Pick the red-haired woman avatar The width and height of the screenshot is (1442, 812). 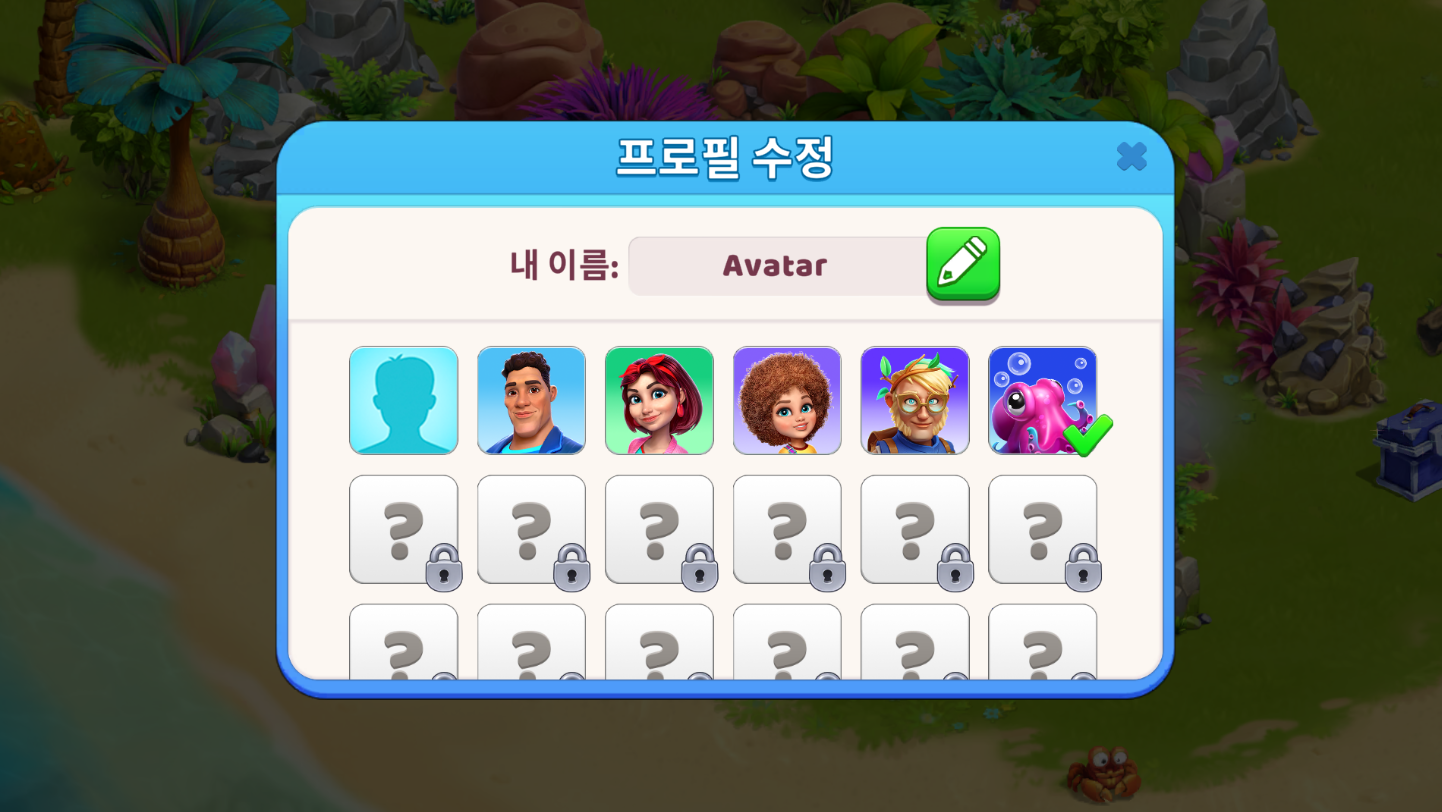click(x=659, y=400)
